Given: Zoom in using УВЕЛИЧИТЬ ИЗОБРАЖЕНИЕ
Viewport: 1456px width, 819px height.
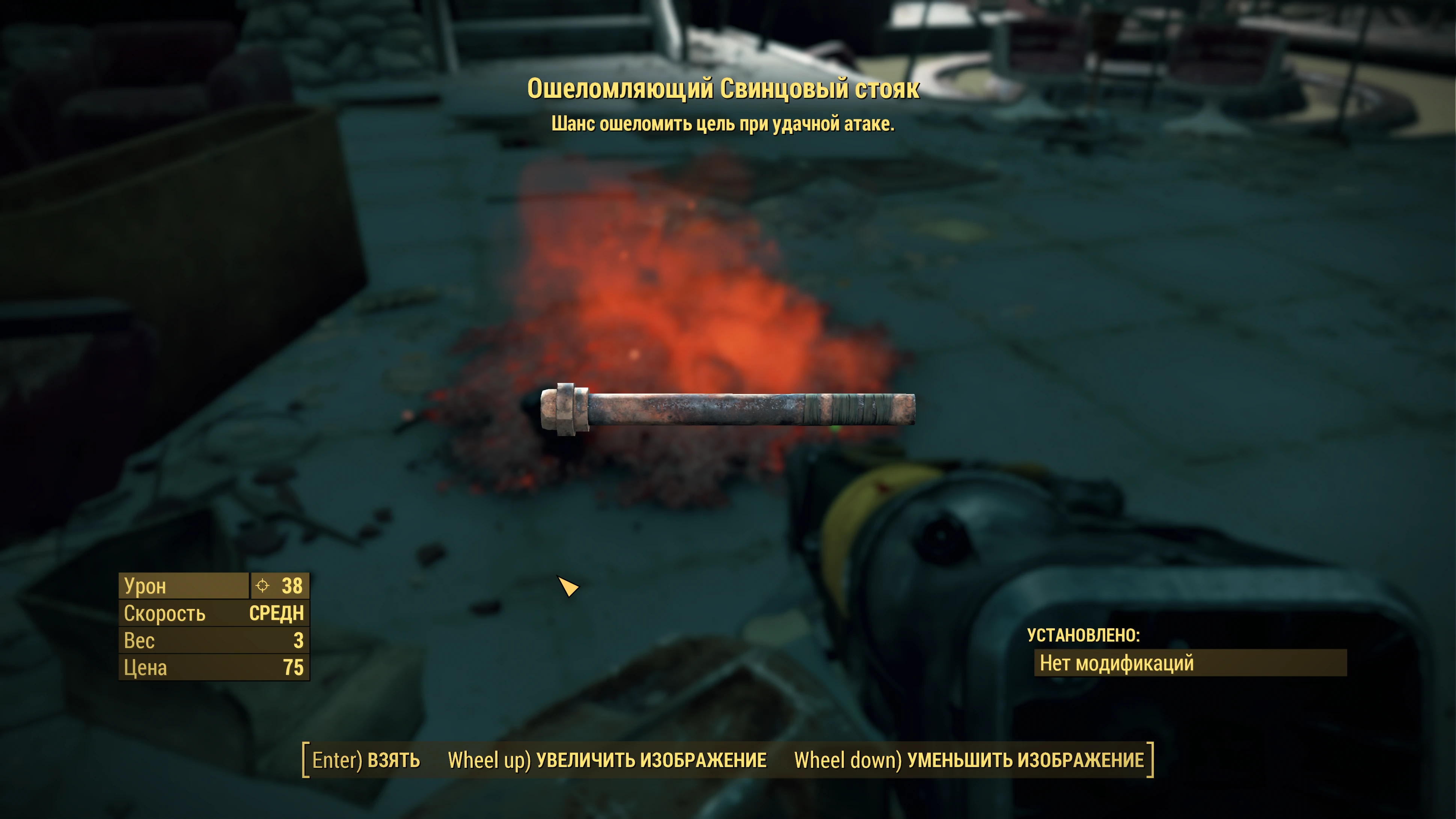Looking at the screenshot, I should tap(607, 760).
